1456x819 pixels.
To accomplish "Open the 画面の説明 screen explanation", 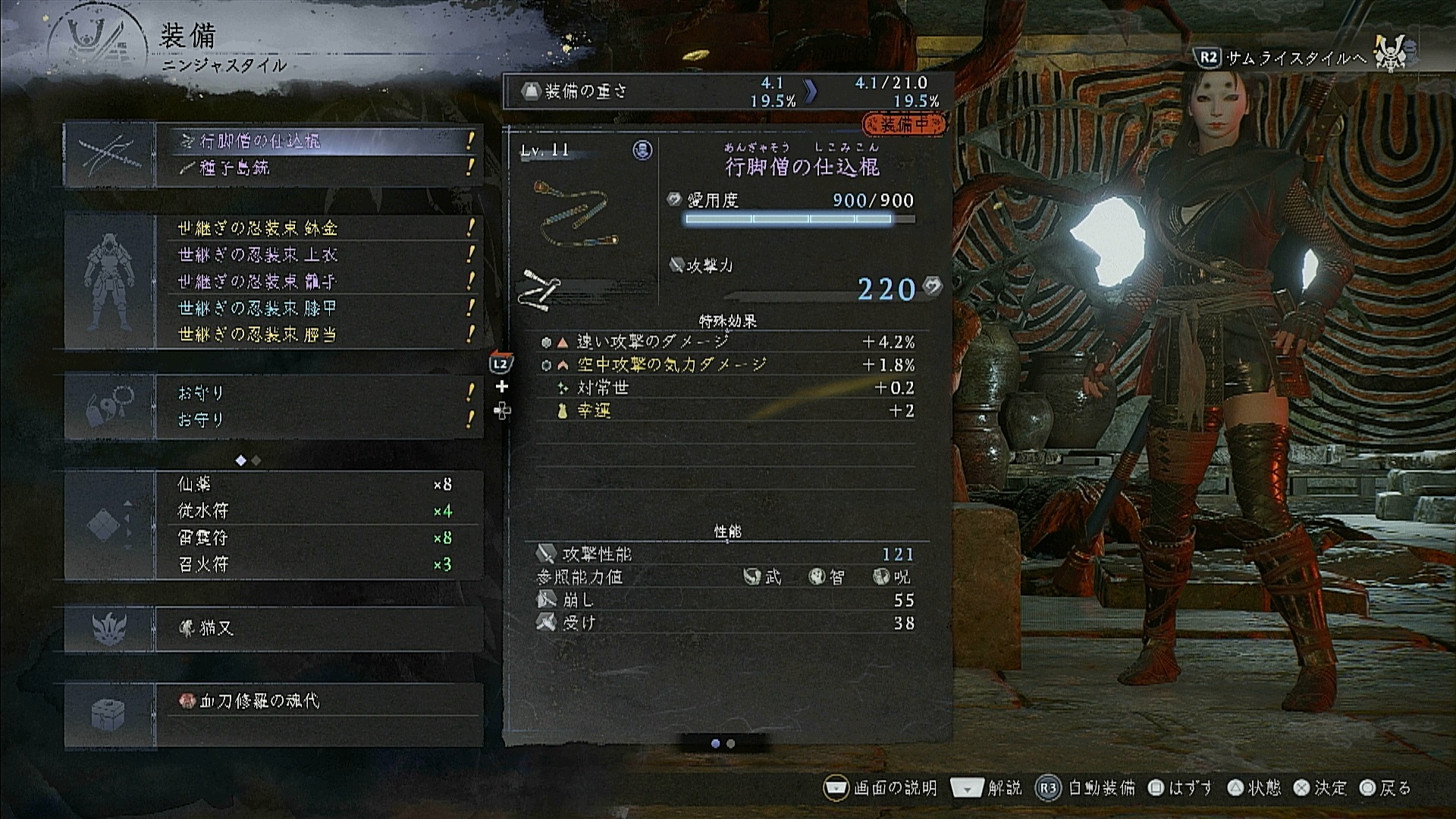I will tap(881, 788).
